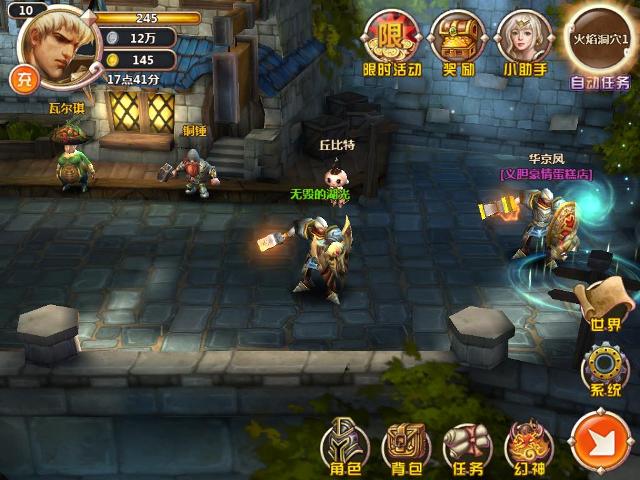This screenshot has height=480, width=640.
Task: Open the 背包 backpack inventory
Action: click(404, 446)
